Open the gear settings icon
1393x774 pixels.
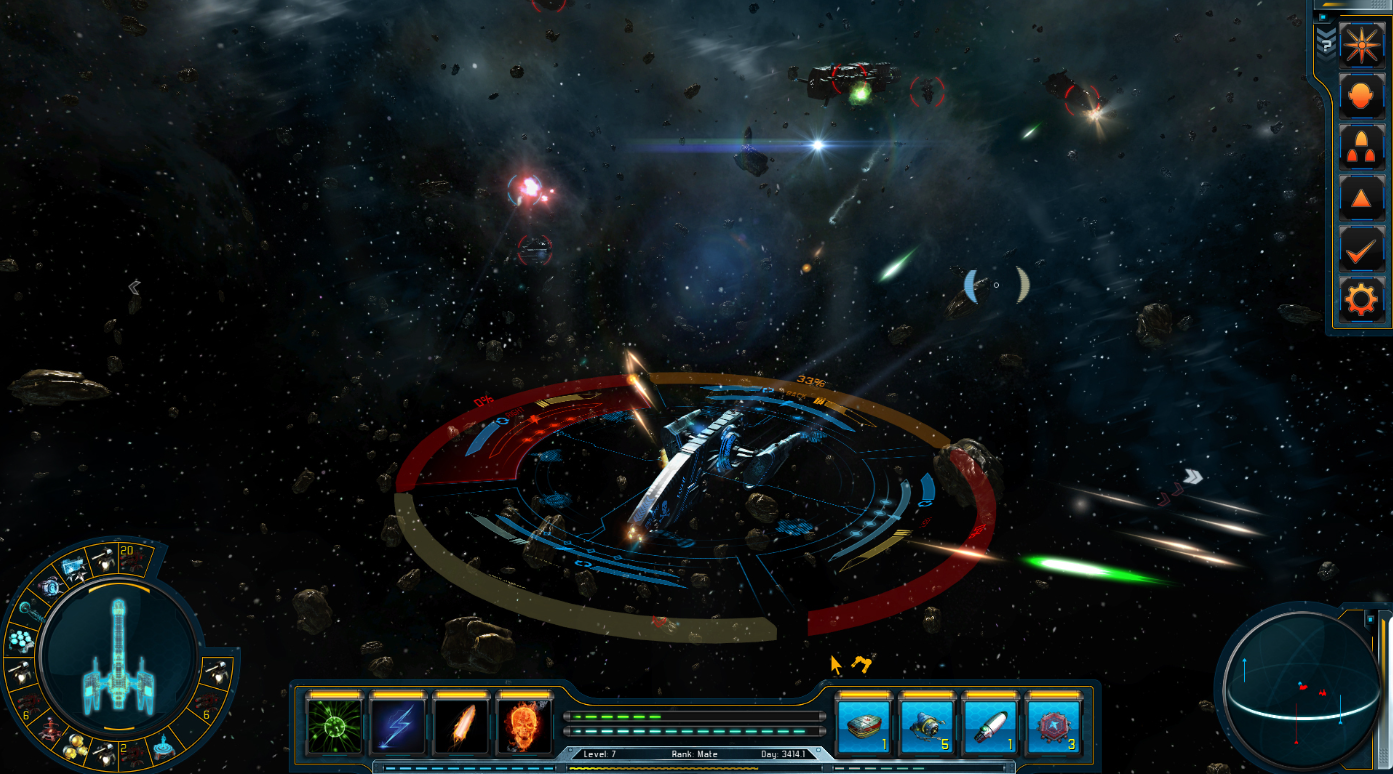(x=1360, y=298)
